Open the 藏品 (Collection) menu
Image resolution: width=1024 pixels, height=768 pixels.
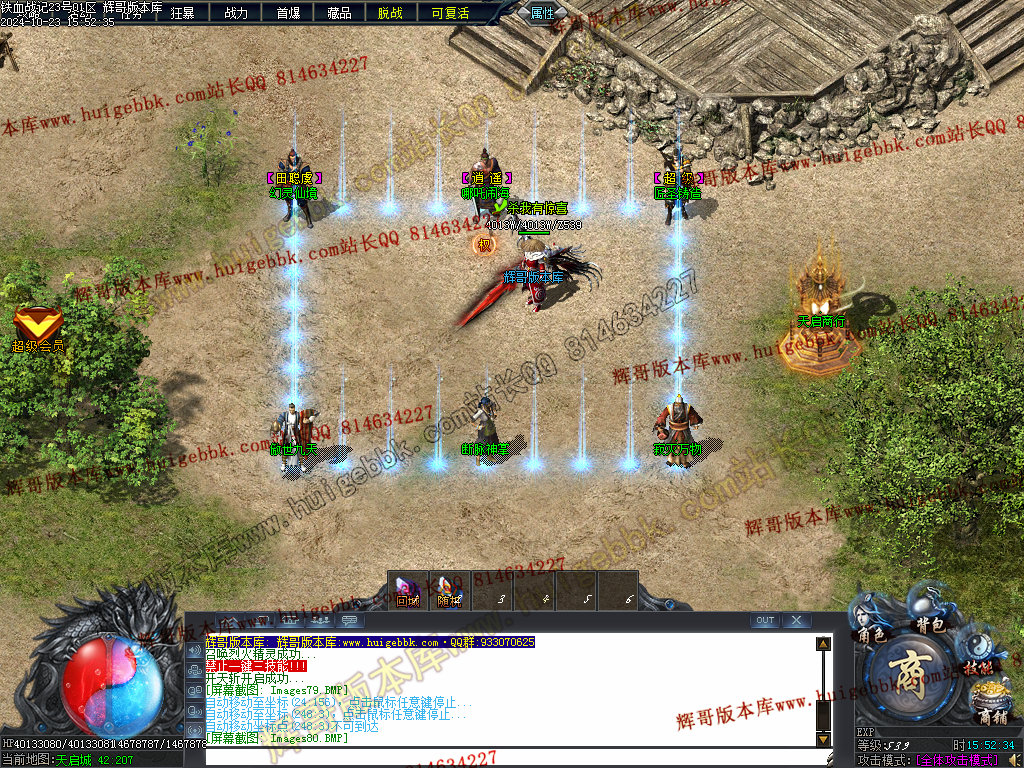point(339,13)
